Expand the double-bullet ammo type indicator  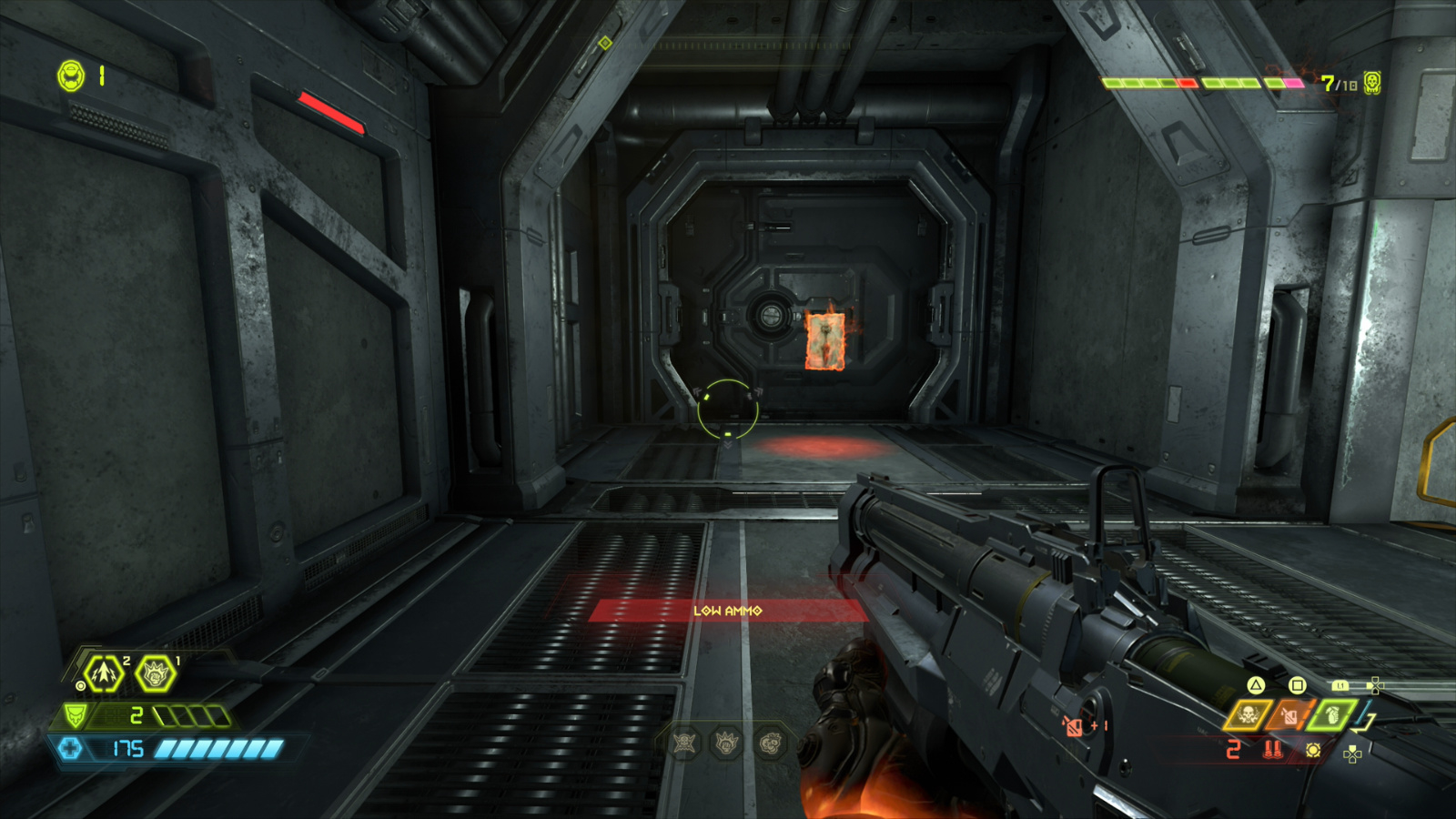point(1272,750)
